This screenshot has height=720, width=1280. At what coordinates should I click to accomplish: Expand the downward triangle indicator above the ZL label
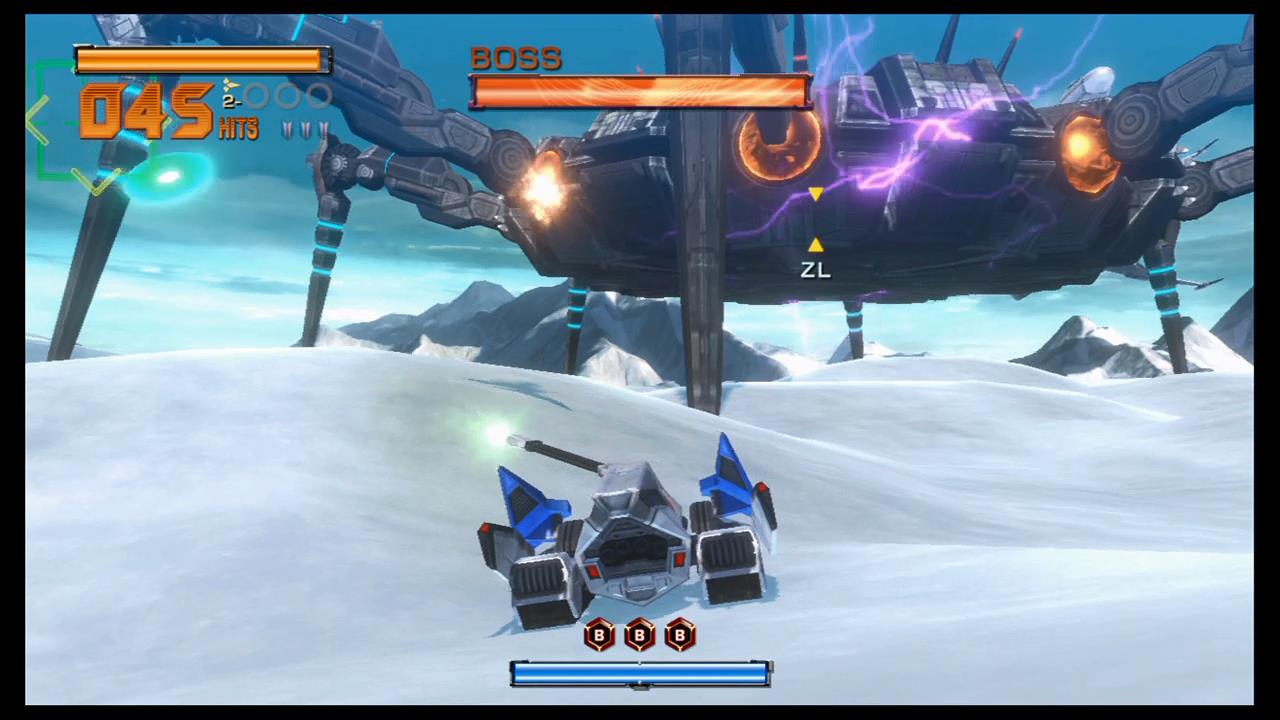815,196
